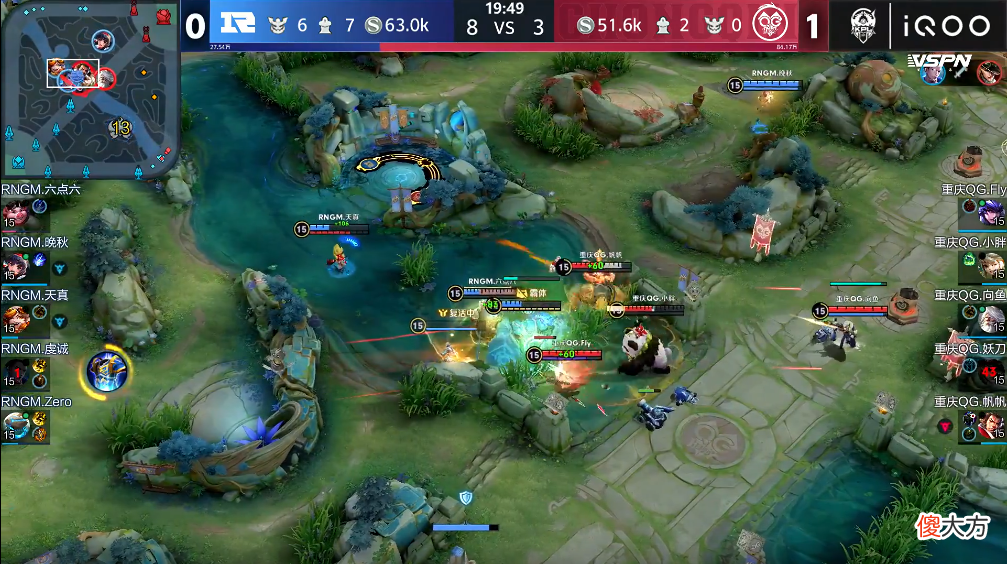Viewport: 1007px width, 564px height.
Task: Select RNGM.晚秋 hero portrait
Action: coord(15,265)
